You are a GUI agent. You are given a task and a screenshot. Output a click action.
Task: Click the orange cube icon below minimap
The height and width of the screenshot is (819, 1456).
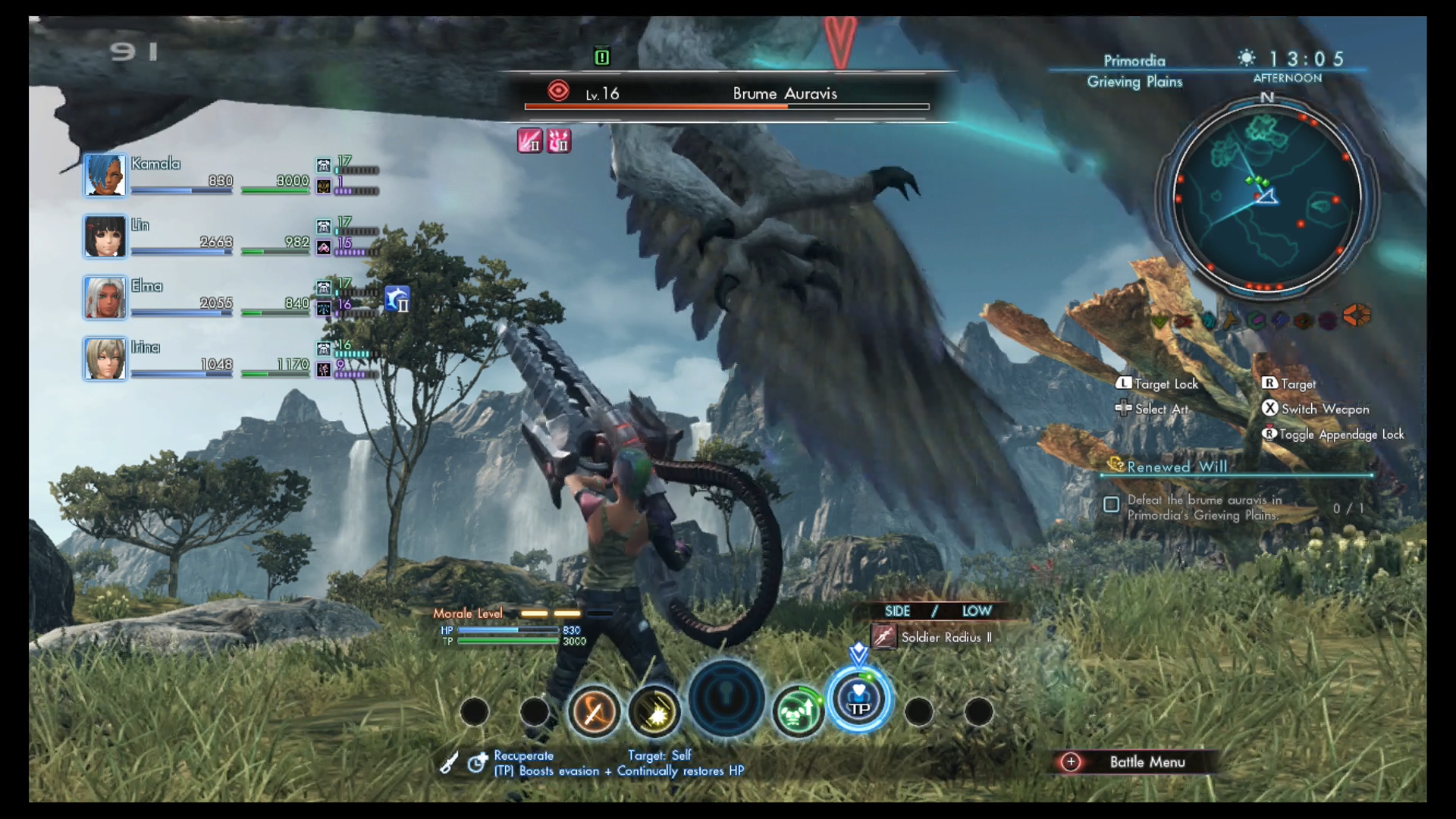[1357, 315]
